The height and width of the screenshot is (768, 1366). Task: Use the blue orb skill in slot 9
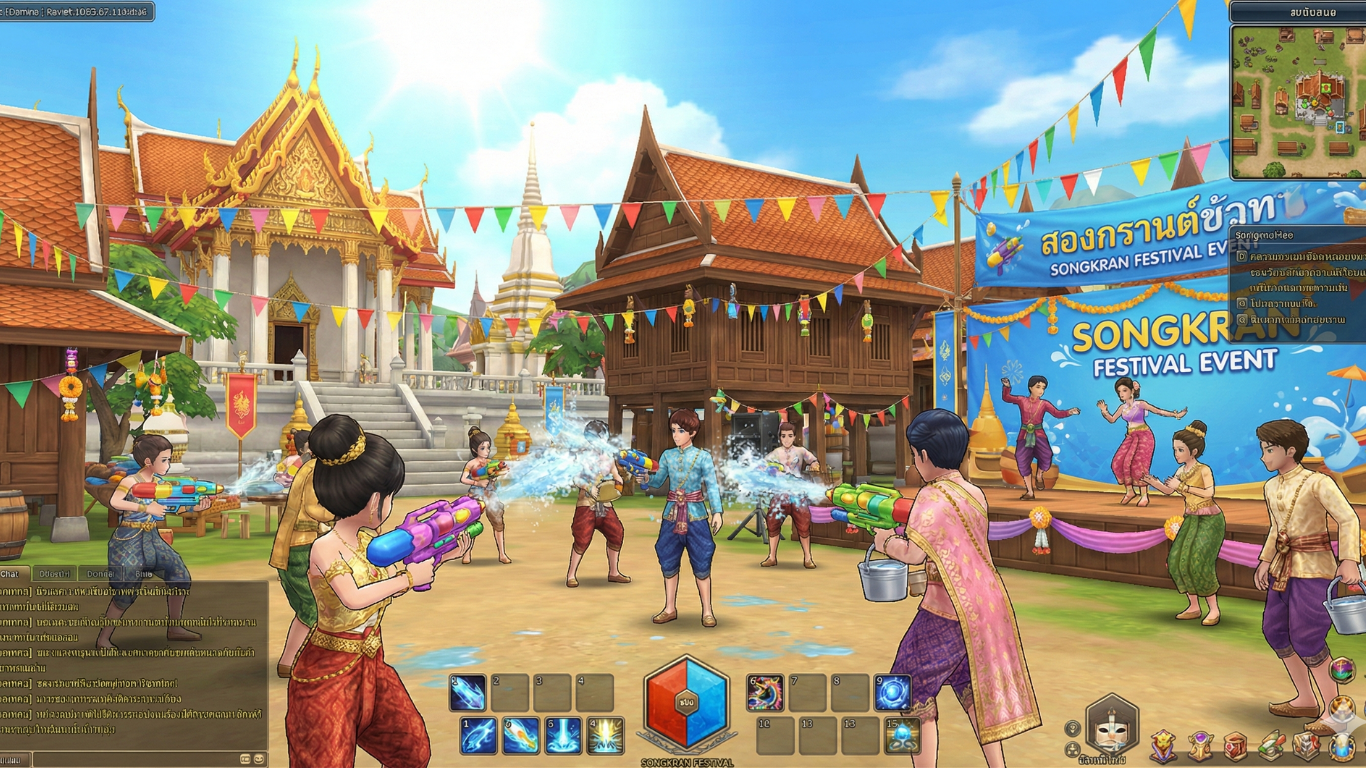892,693
